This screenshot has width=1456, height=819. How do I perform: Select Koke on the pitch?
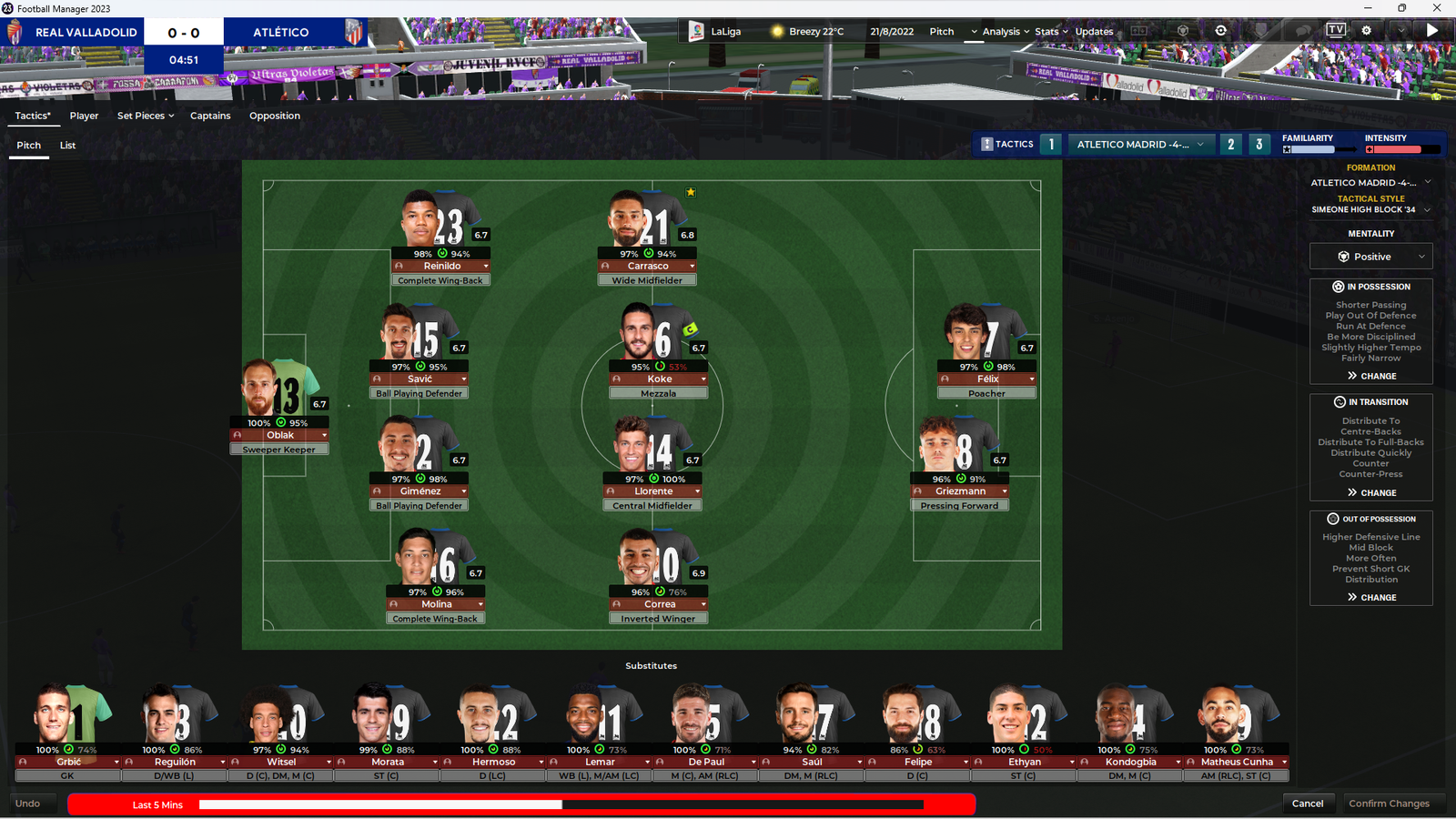click(x=659, y=379)
